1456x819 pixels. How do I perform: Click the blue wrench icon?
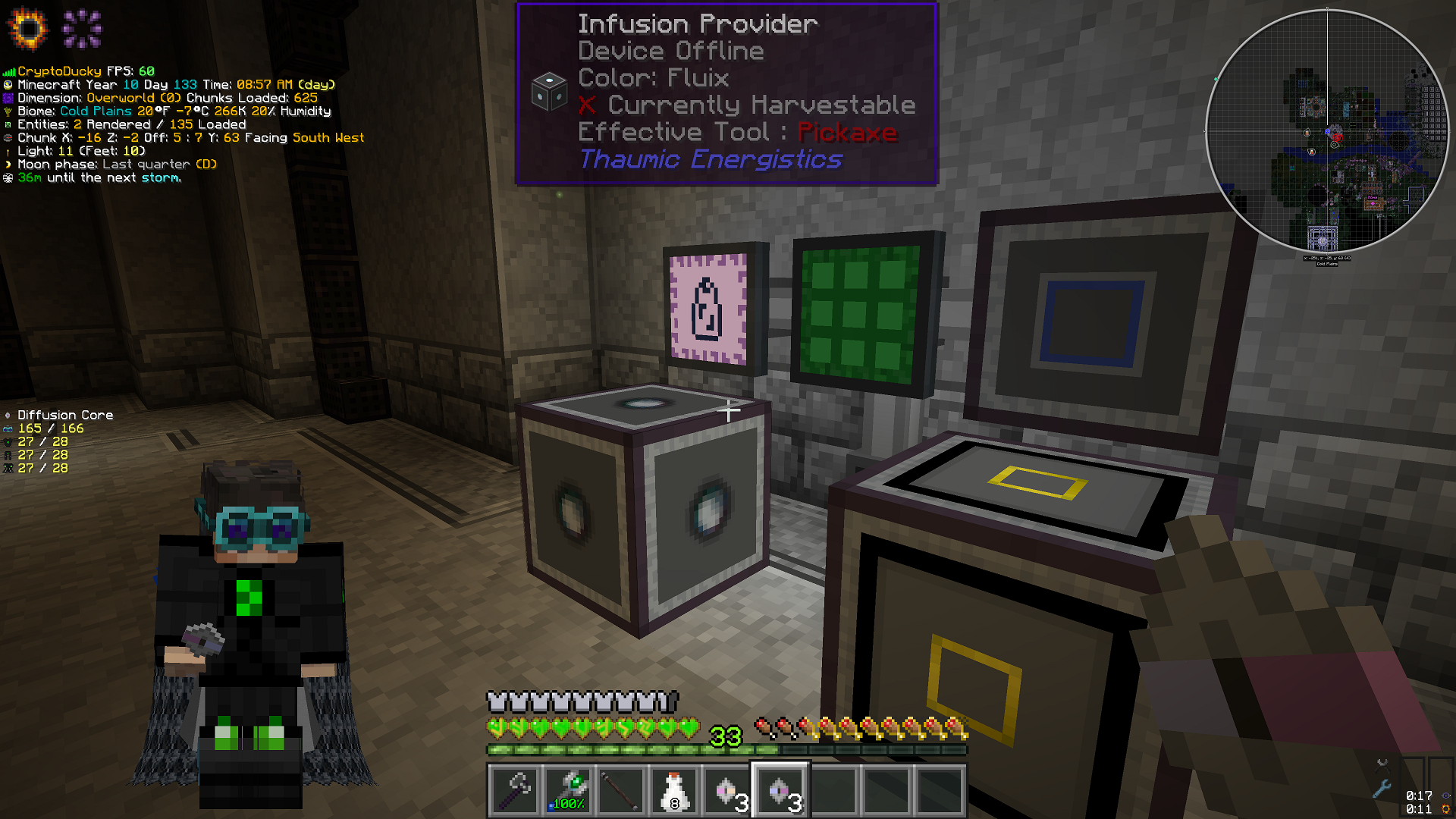click(1382, 789)
